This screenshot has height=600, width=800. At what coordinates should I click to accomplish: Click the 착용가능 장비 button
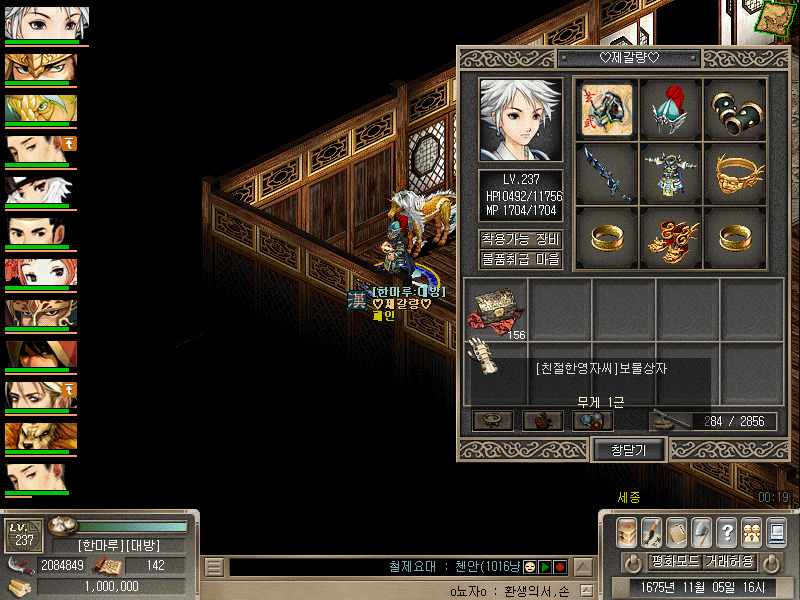(x=521, y=240)
